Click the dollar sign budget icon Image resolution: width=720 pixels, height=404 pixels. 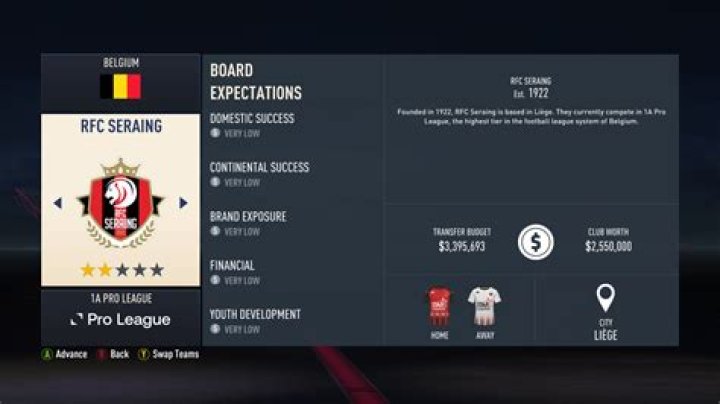click(536, 242)
